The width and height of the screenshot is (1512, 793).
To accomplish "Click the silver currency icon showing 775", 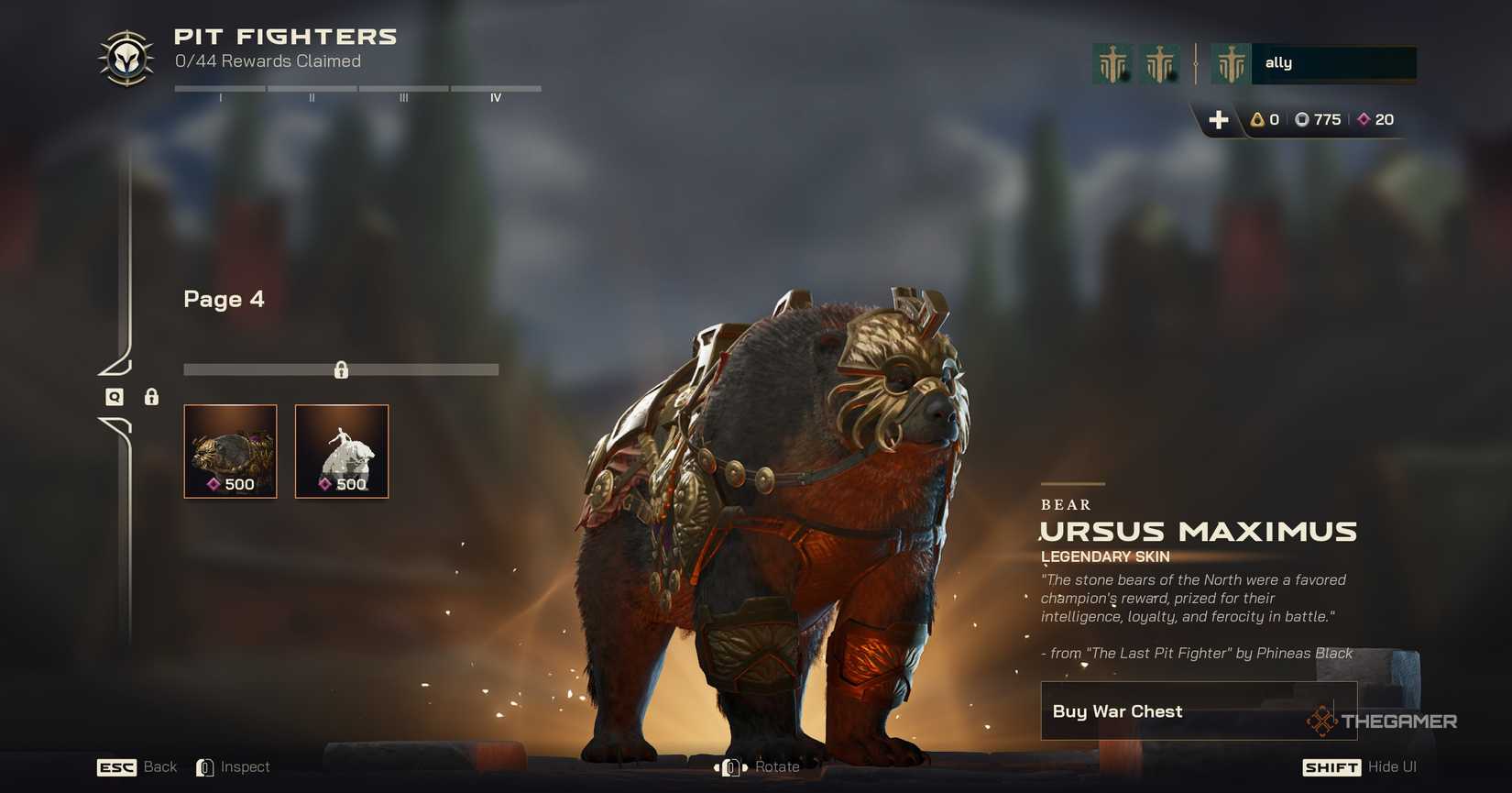I will pyautogui.click(x=1305, y=119).
